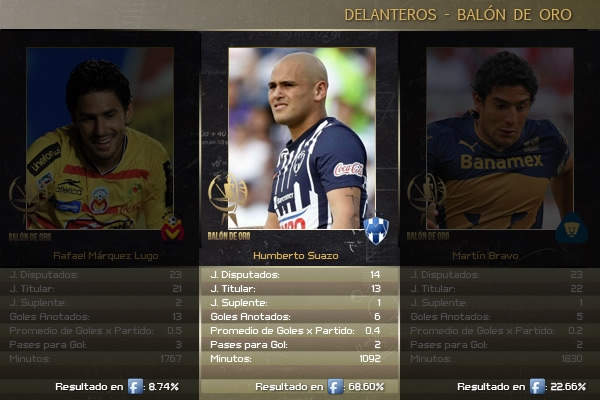
Task: Open Facebook result showing 68.60%
Action: (x=335, y=386)
